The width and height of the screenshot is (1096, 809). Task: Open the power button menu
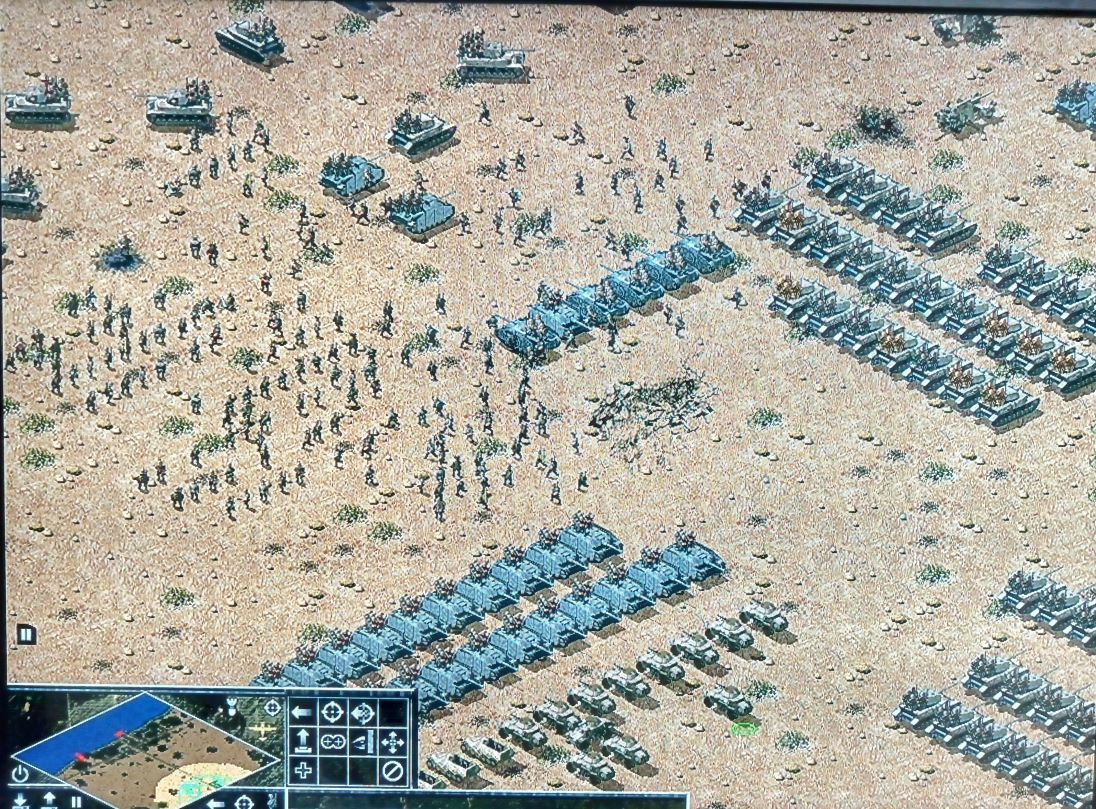pyautogui.click(x=20, y=773)
